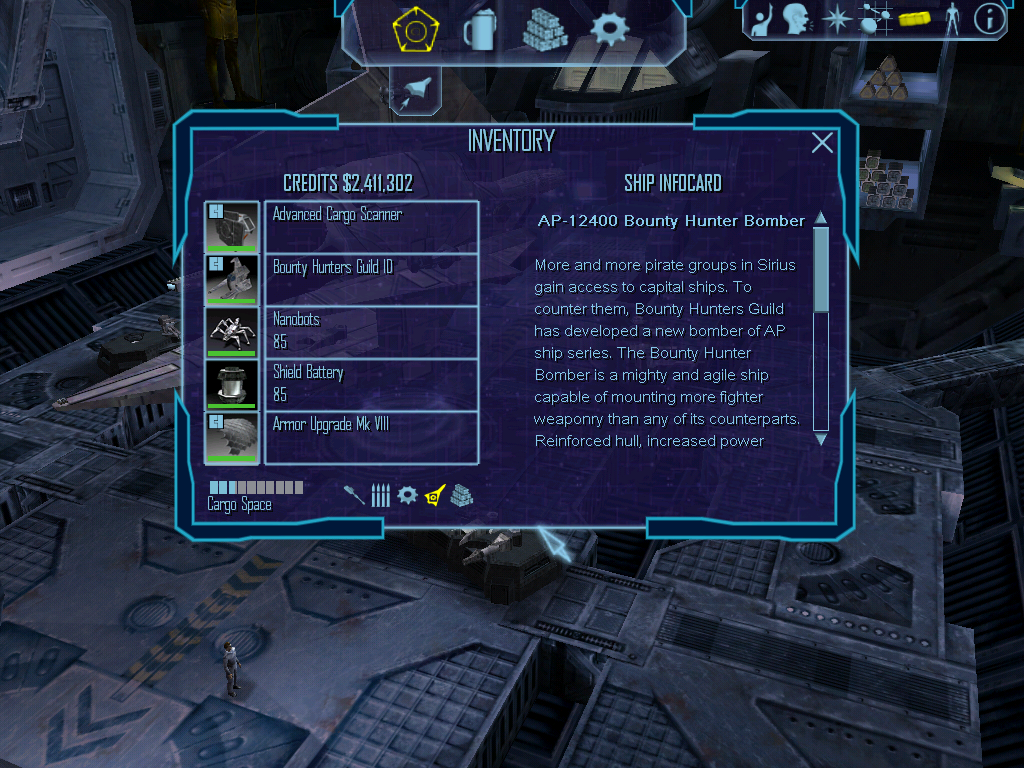Select the yellow ship internal equipment filter
This screenshot has height=768, width=1024.
pos(434,495)
